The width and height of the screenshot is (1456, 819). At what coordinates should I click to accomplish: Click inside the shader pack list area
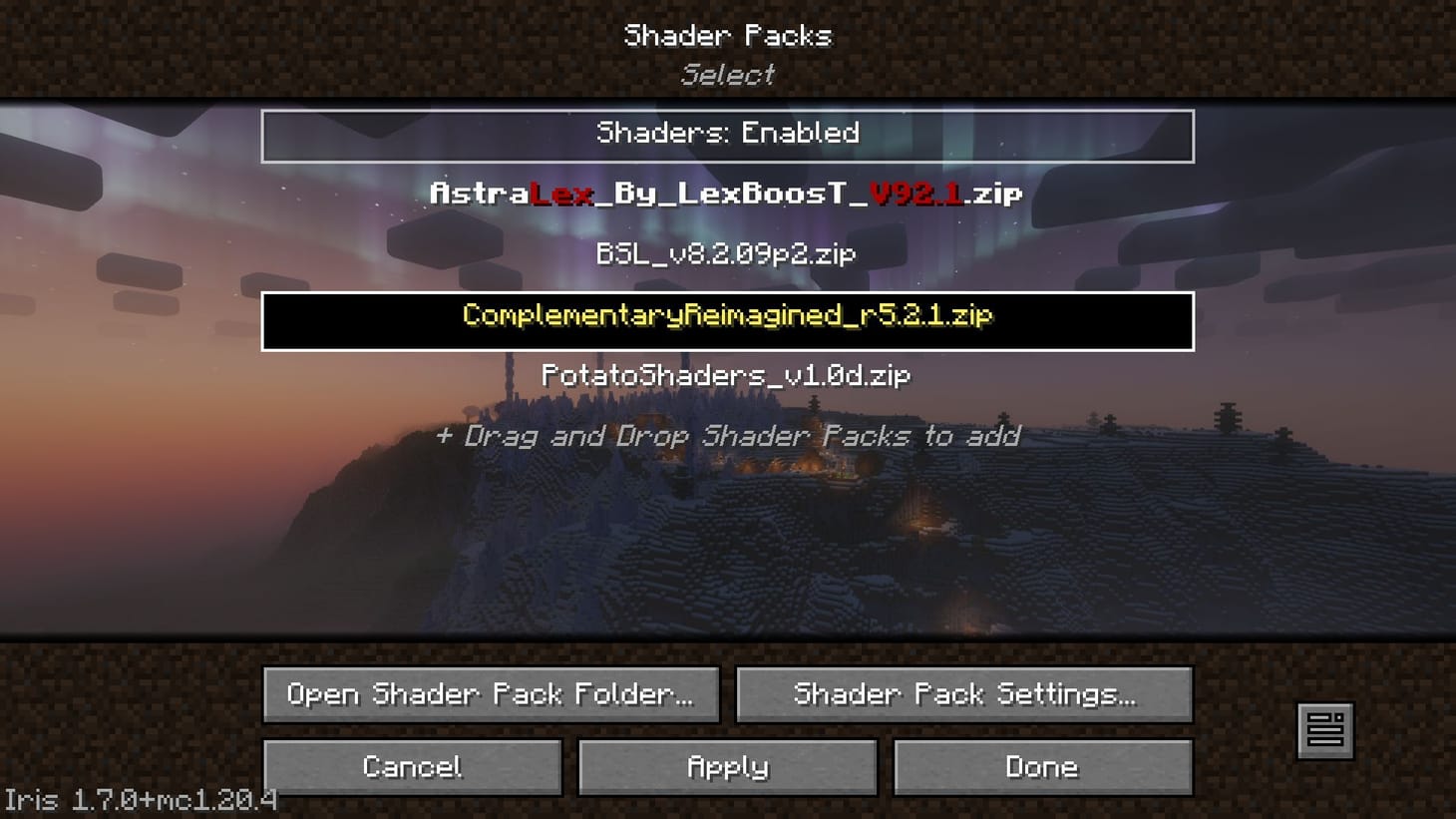pos(727,549)
